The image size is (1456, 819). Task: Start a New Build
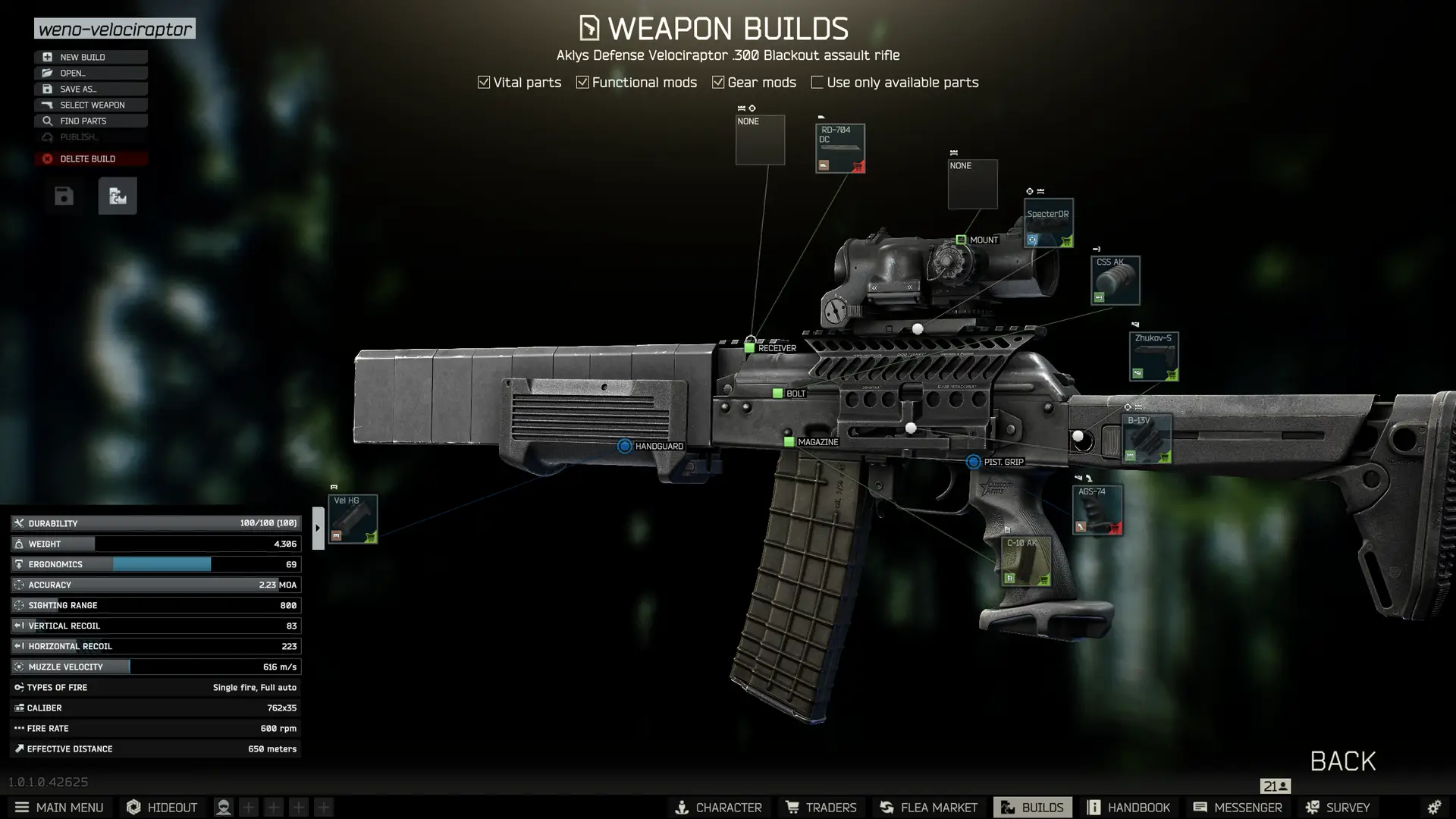[x=90, y=57]
